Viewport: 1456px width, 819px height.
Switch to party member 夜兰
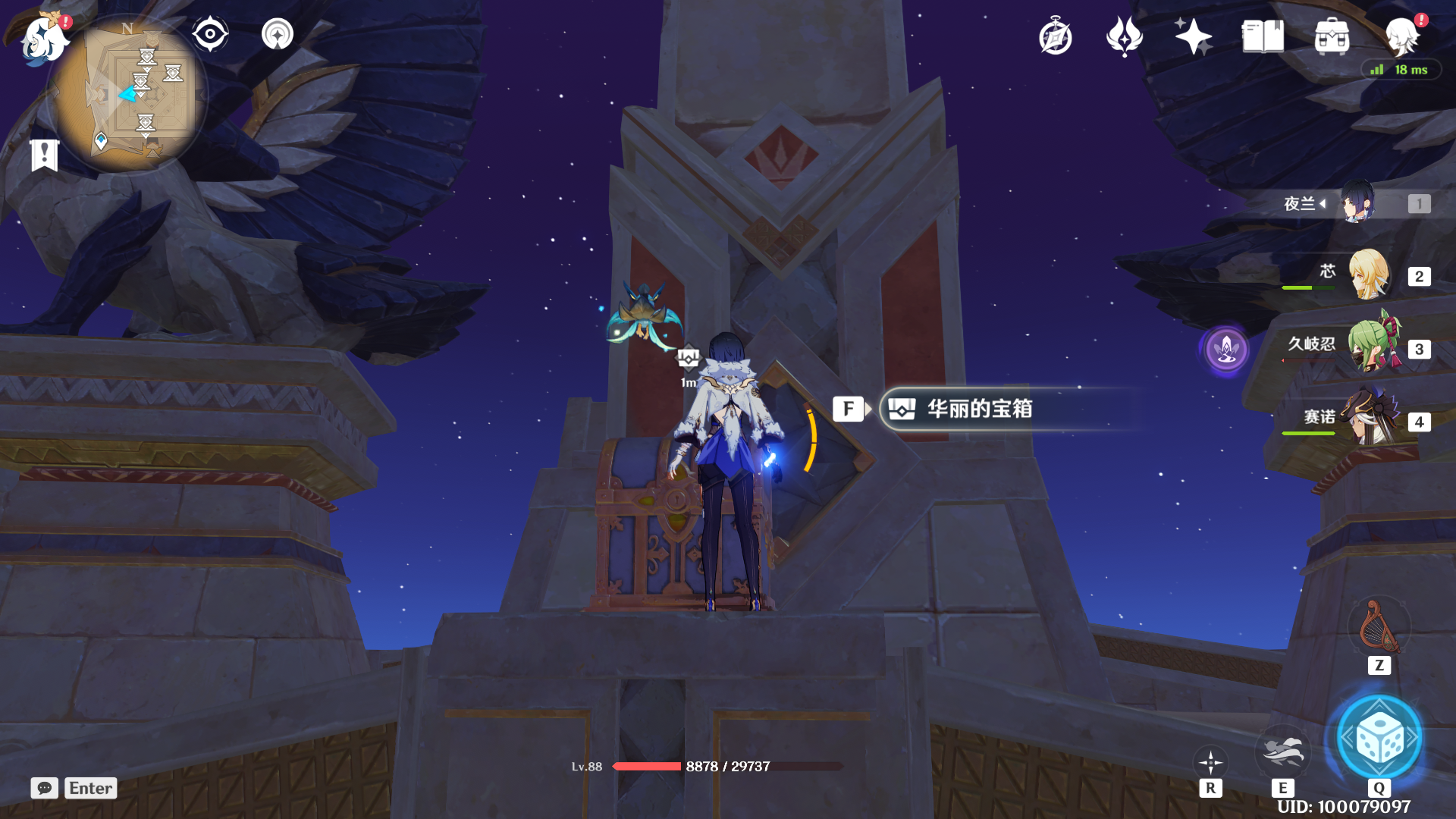pos(1357,203)
